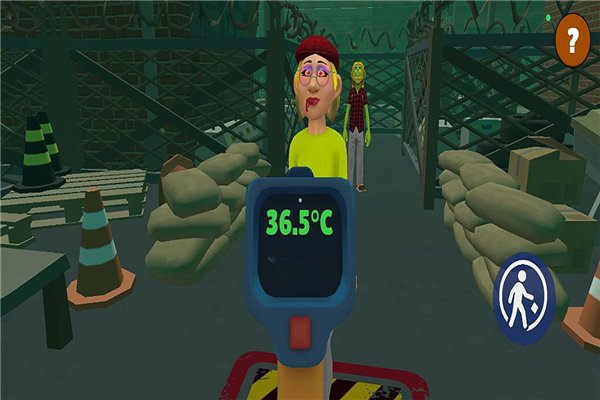
Task: Open the orange question mark help button
Action: [572, 42]
